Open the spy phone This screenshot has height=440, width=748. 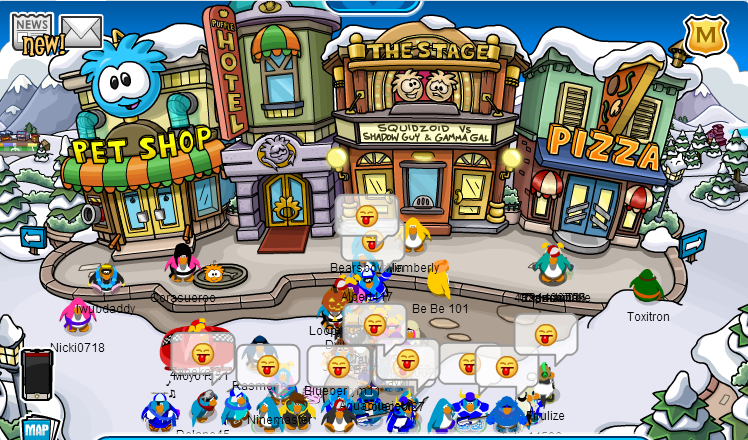36,374
